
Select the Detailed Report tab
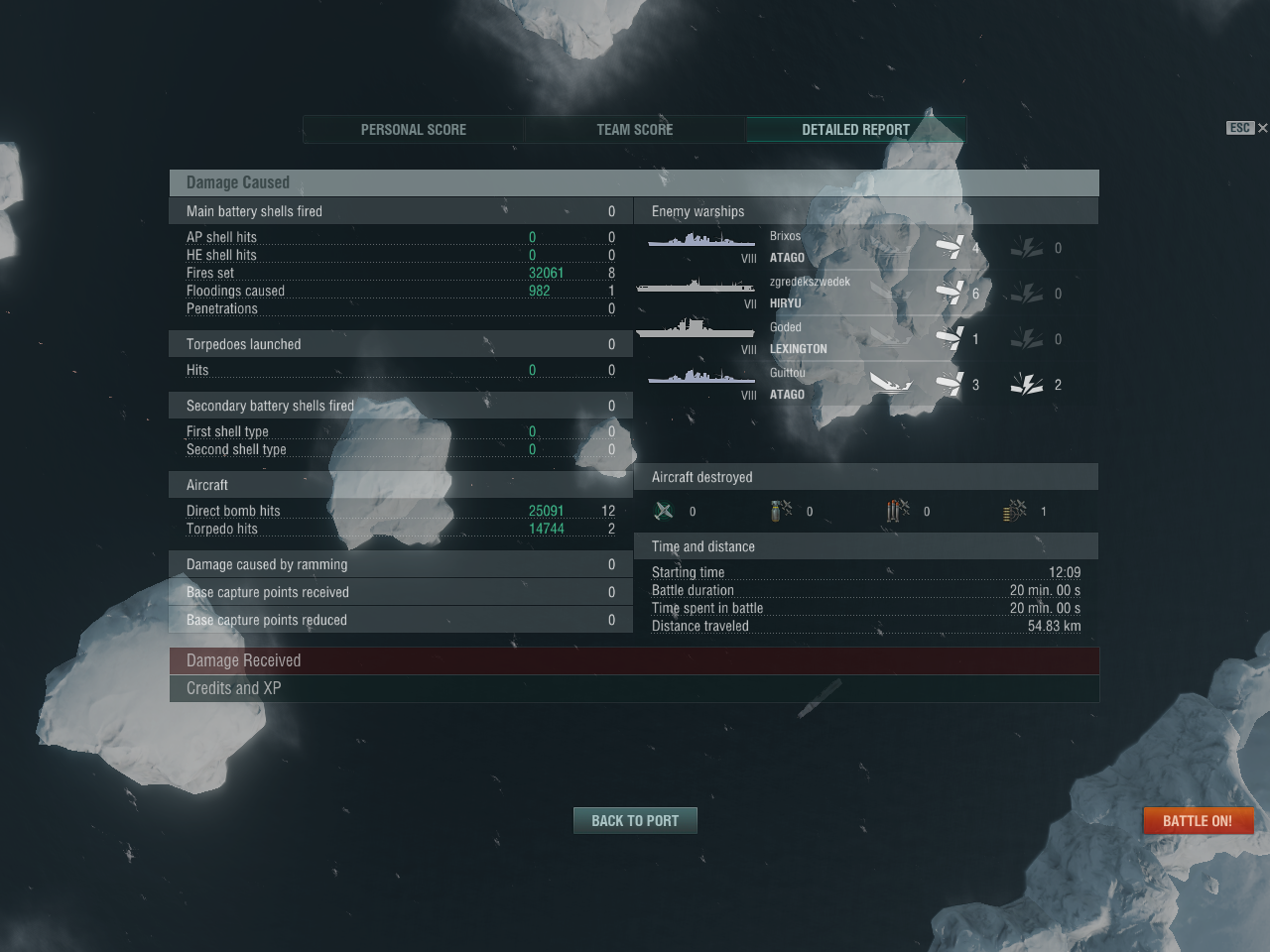(x=855, y=130)
